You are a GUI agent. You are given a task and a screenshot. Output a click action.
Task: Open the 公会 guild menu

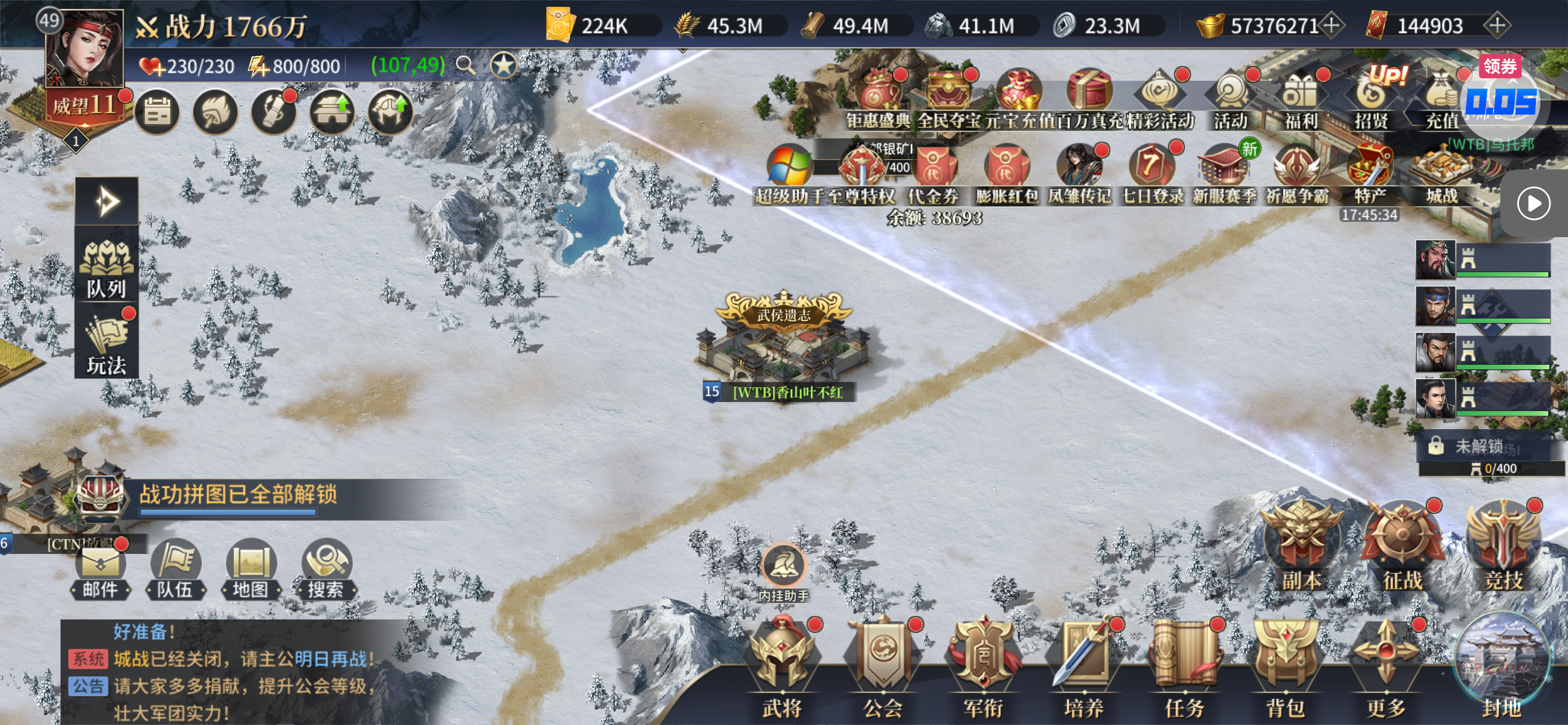tap(883, 665)
